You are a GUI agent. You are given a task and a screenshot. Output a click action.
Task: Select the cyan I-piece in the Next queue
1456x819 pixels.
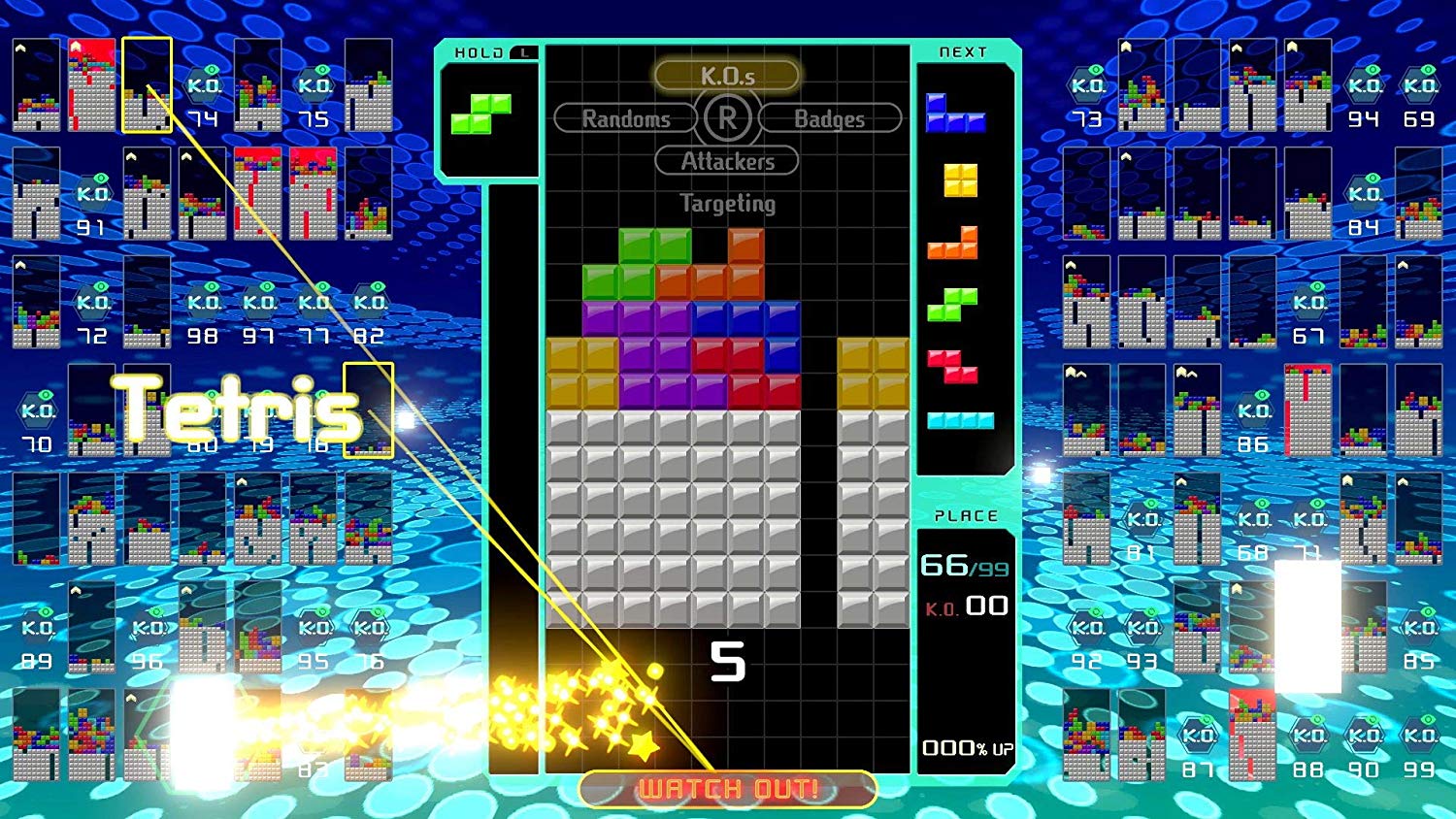(x=961, y=420)
